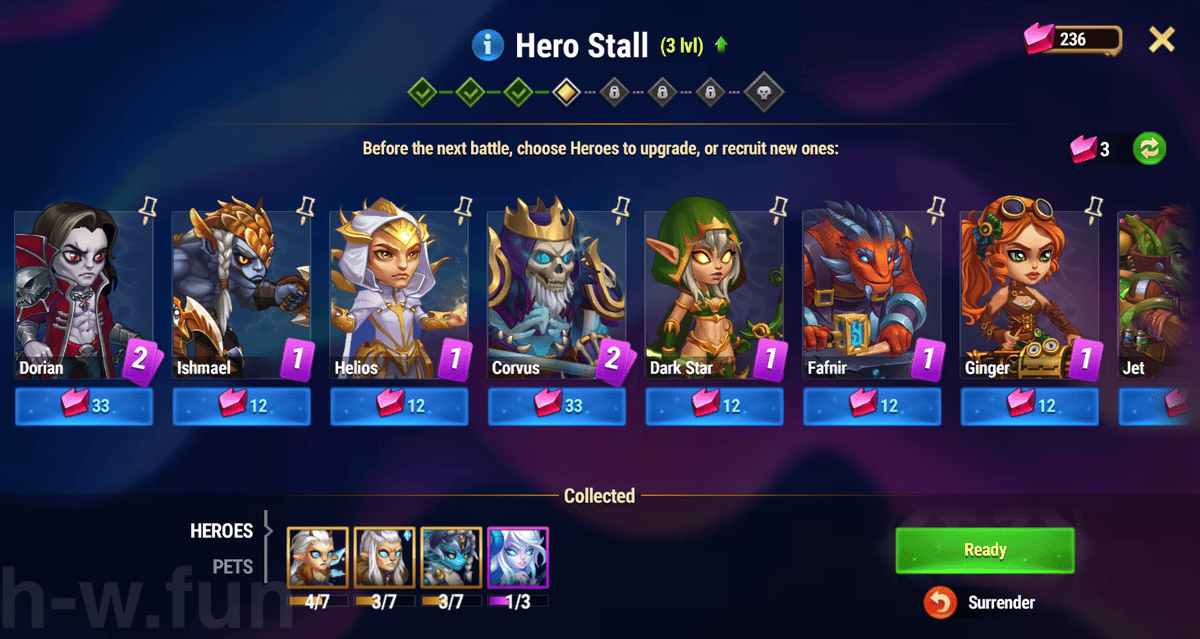Buy Dorian for 33 tickets
This screenshot has height=639, width=1200.
coord(84,406)
